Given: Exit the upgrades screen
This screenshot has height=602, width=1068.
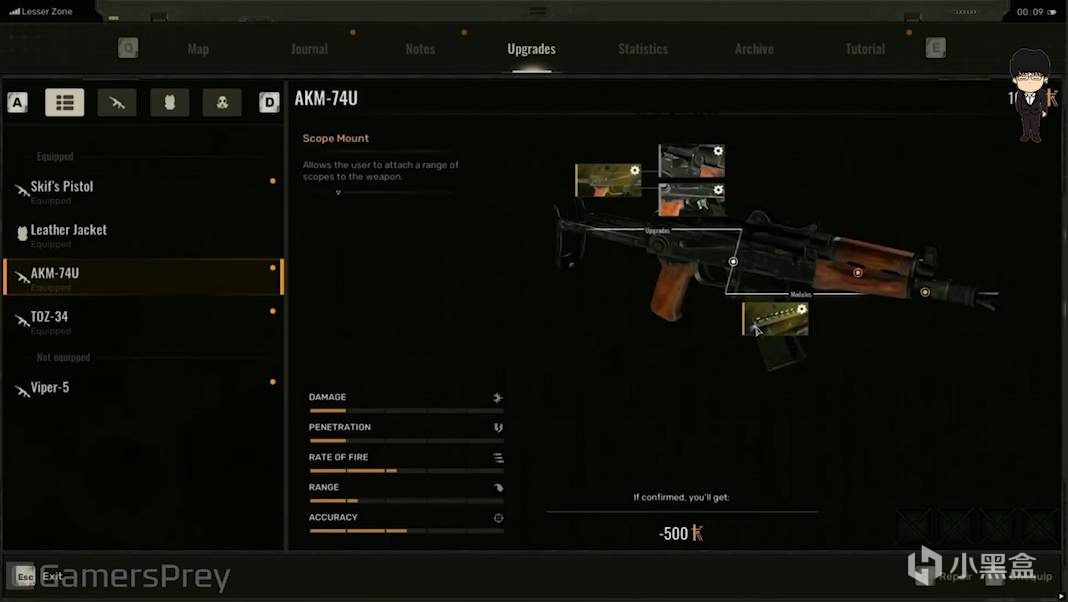Looking at the screenshot, I should point(40,576).
